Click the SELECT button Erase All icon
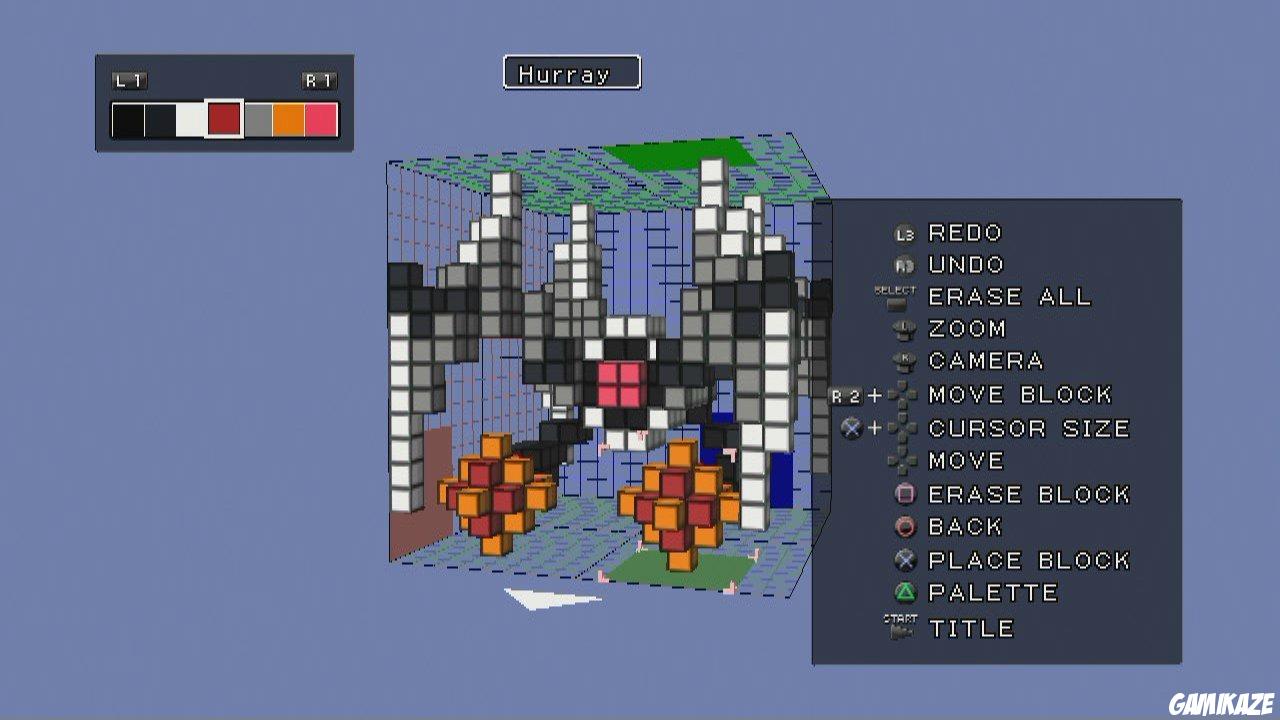The width and height of the screenshot is (1280, 720). point(895,296)
